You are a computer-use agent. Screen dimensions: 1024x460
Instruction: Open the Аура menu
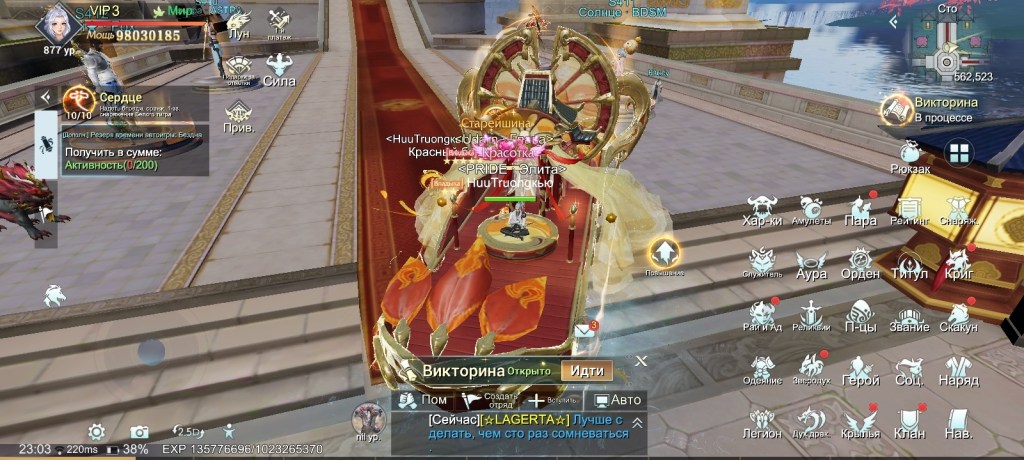pyautogui.click(x=811, y=266)
